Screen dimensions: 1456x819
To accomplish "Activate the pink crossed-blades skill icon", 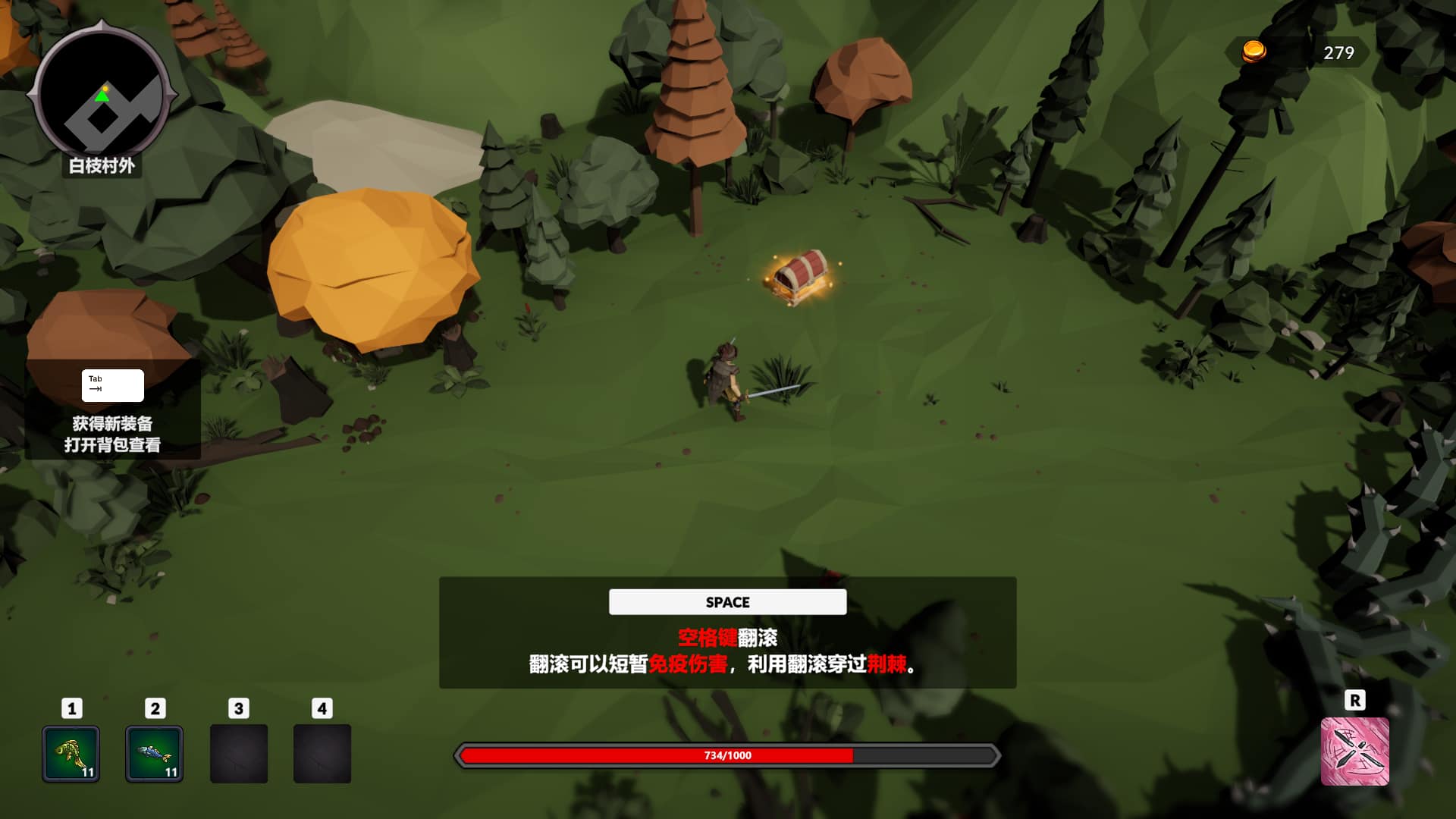I will pyautogui.click(x=1354, y=752).
